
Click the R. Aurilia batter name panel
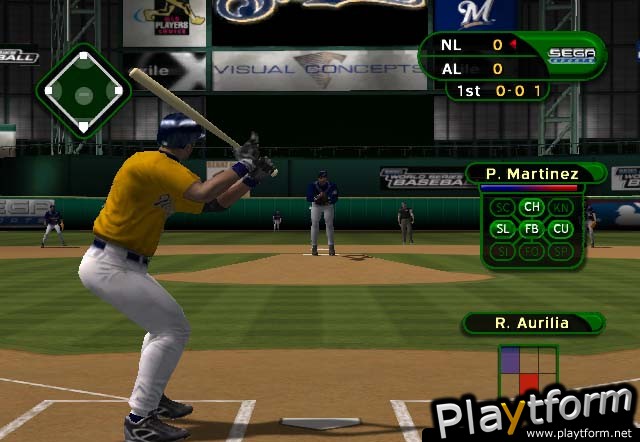pos(530,323)
